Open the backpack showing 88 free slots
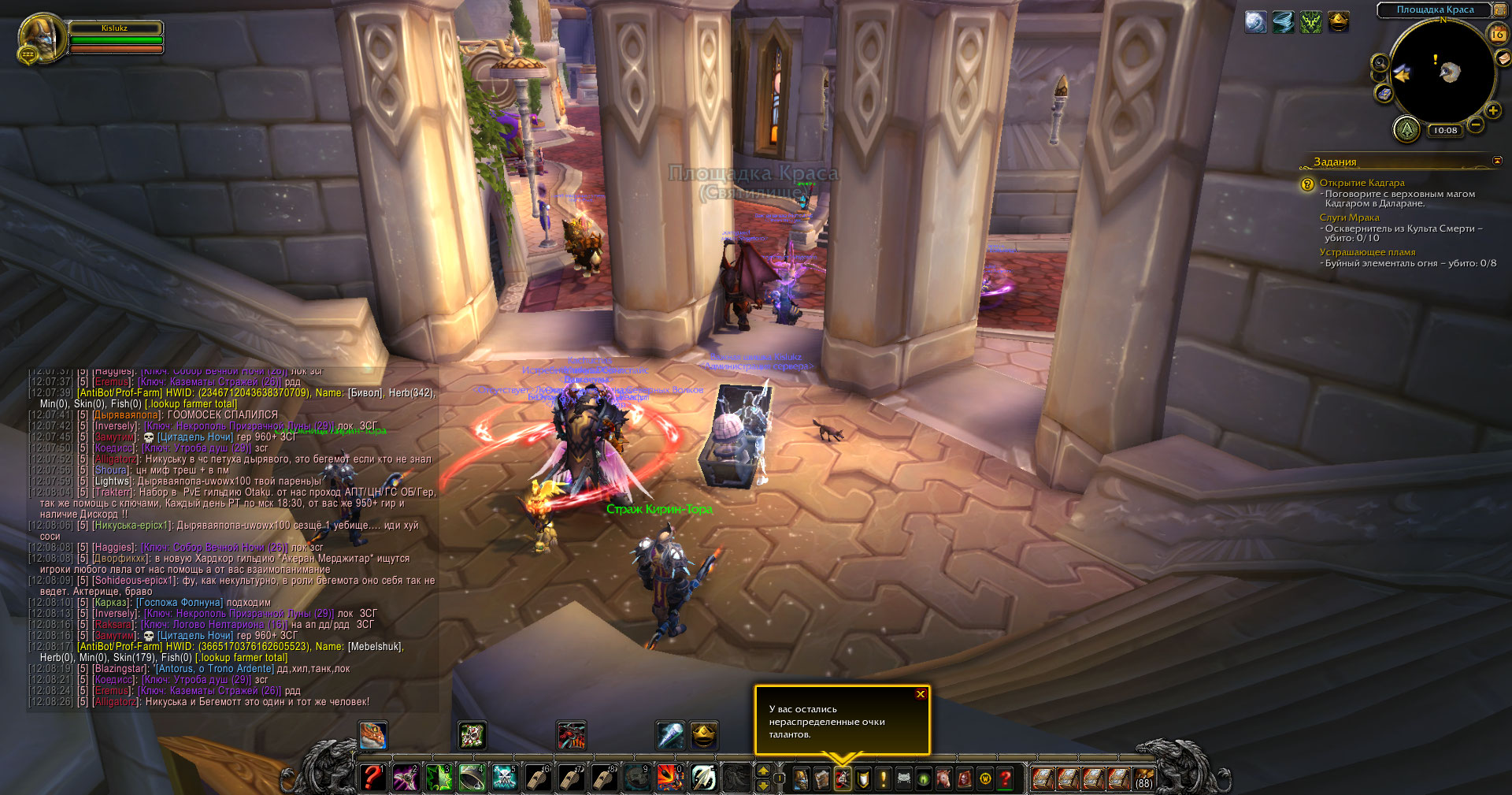Screen dimensions: 1512x795 (1143, 778)
